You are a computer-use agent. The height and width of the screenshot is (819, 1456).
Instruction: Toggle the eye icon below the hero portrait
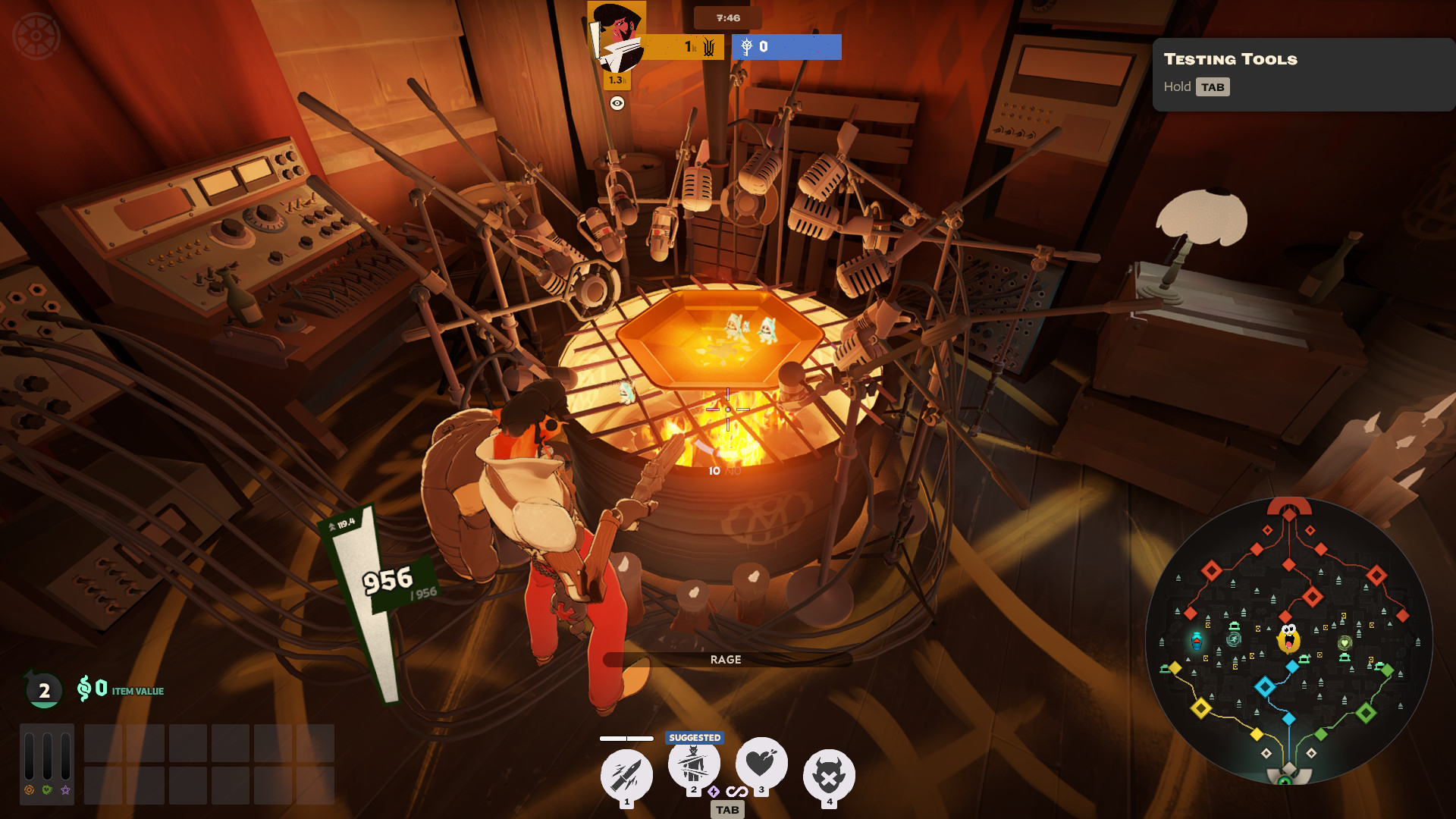(x=617, y=104)
